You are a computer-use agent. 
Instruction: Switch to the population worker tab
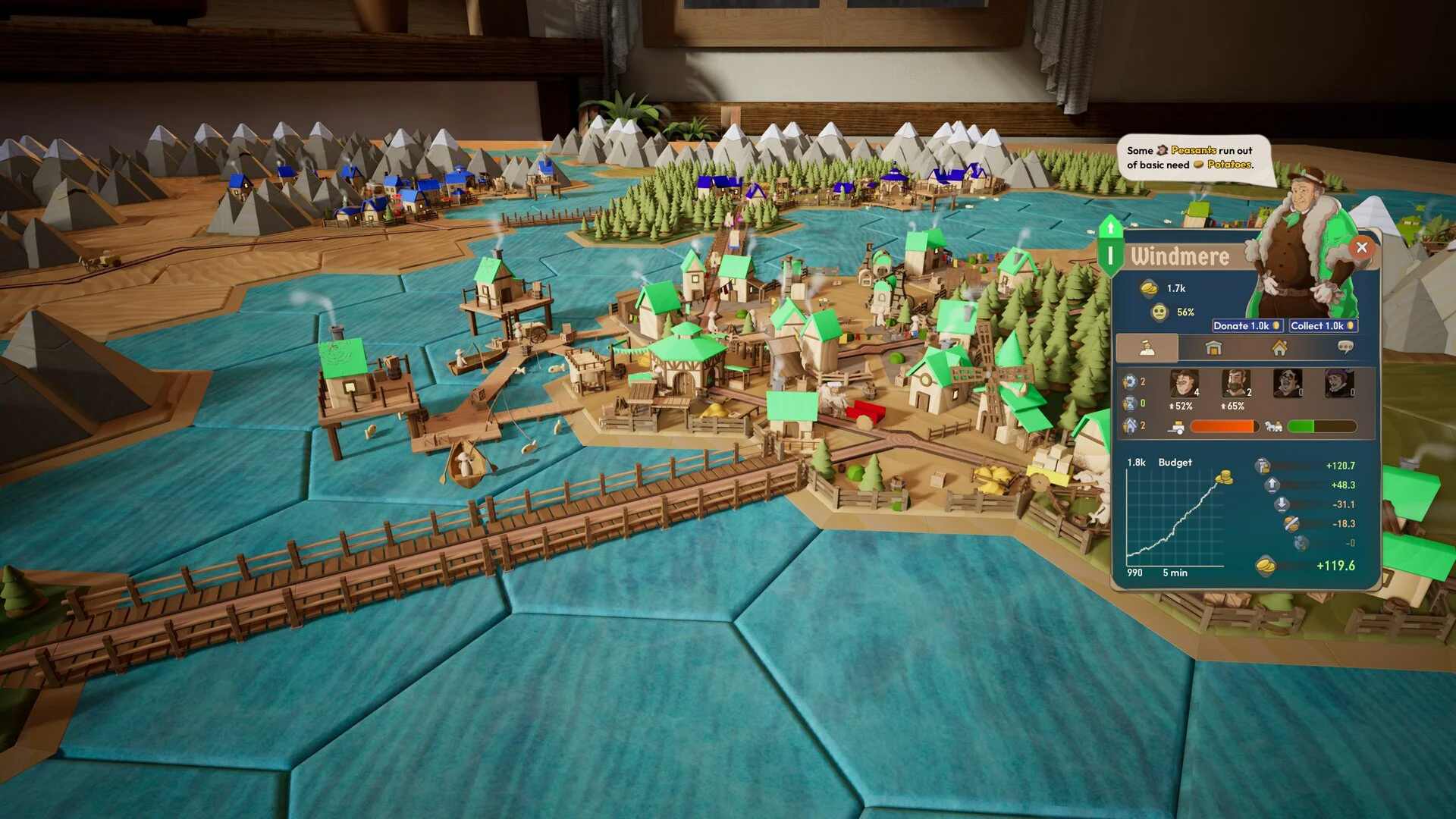click(1147, 348)
